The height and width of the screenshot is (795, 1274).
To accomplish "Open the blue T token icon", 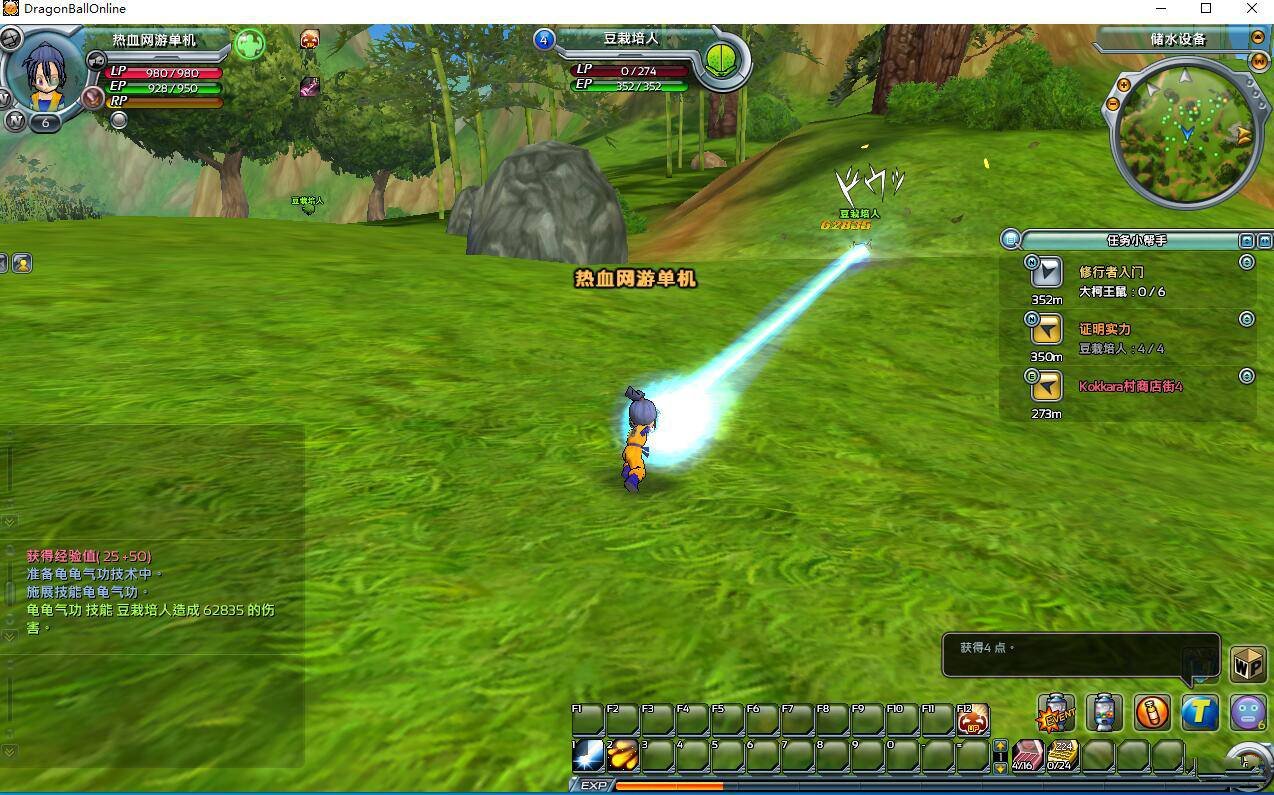I will coord(1200,712).
